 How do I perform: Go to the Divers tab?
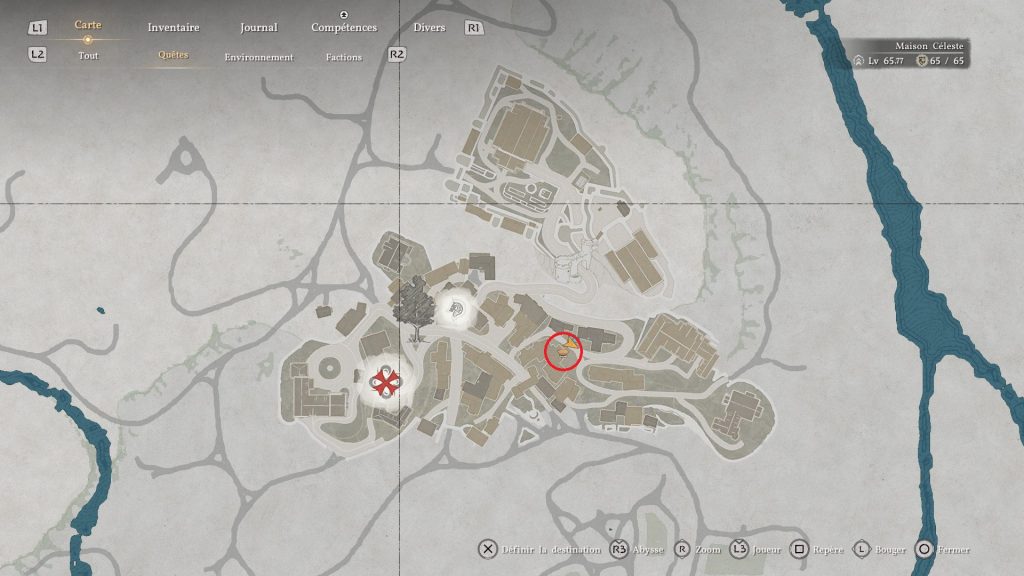(429, 28)
